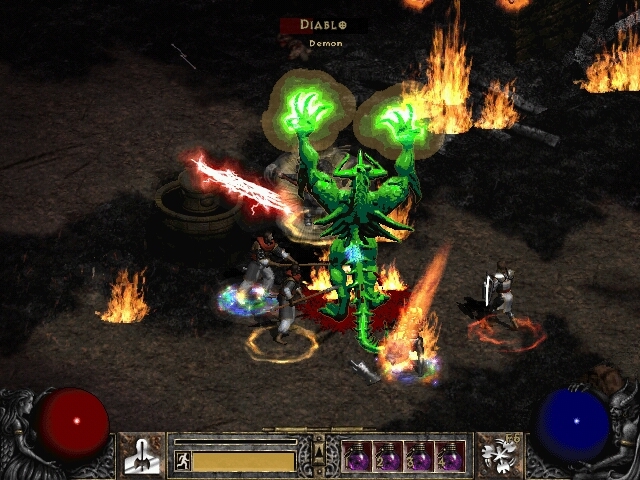The image size is (640, 480).
Task: Select the left-hand attack skill icon
Action: [x=140, y=454]
